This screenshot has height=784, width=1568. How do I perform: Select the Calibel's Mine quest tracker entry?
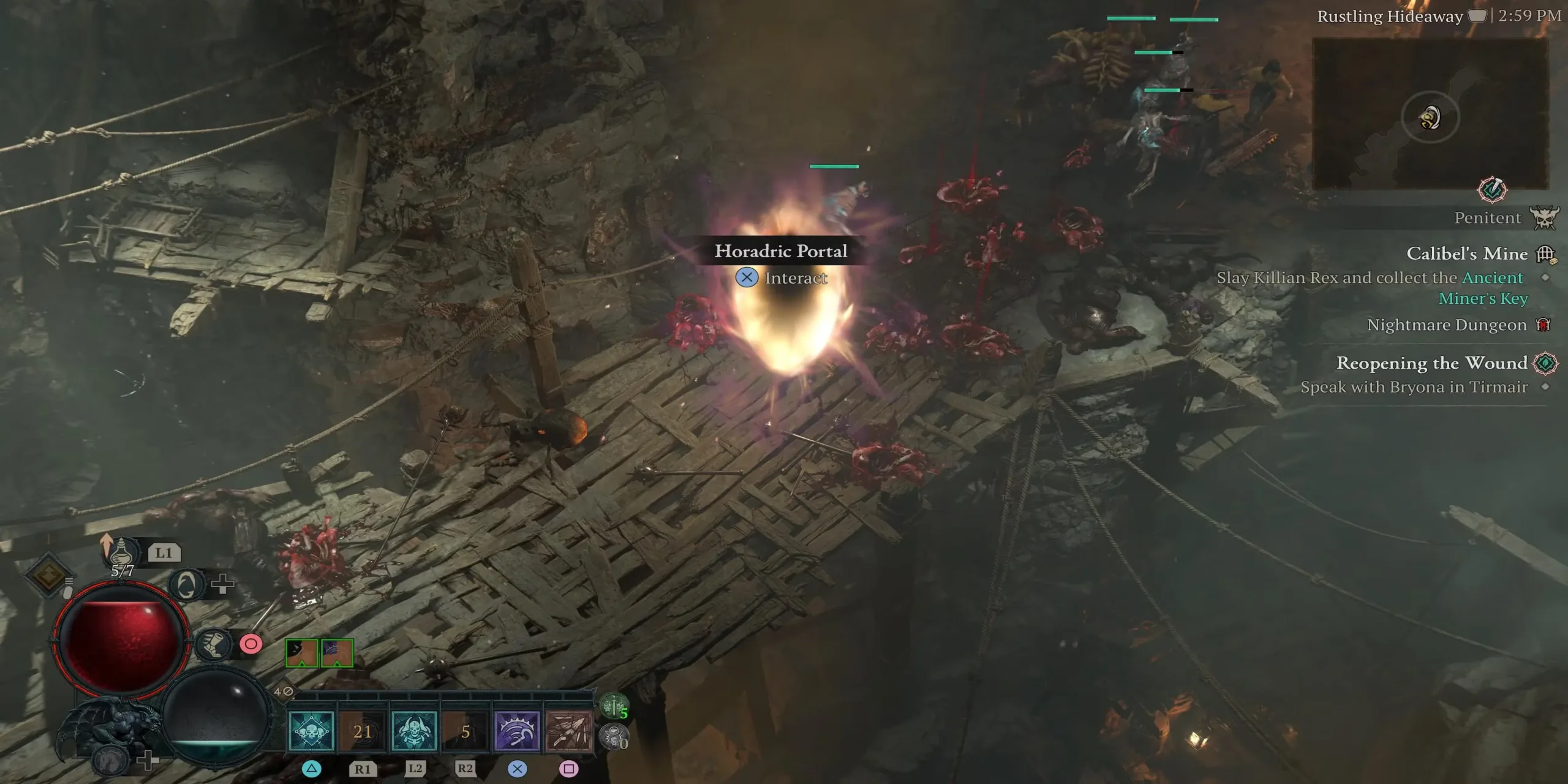click(1466, 254)
